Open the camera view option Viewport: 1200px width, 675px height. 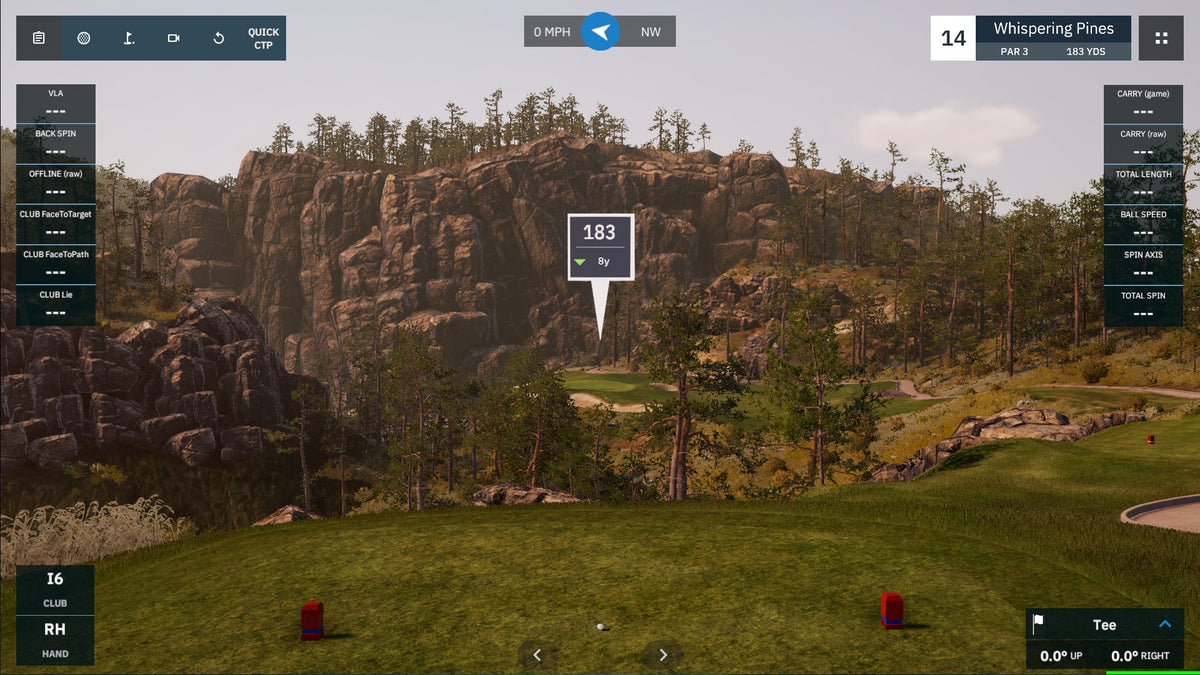[x=174, y=38]
